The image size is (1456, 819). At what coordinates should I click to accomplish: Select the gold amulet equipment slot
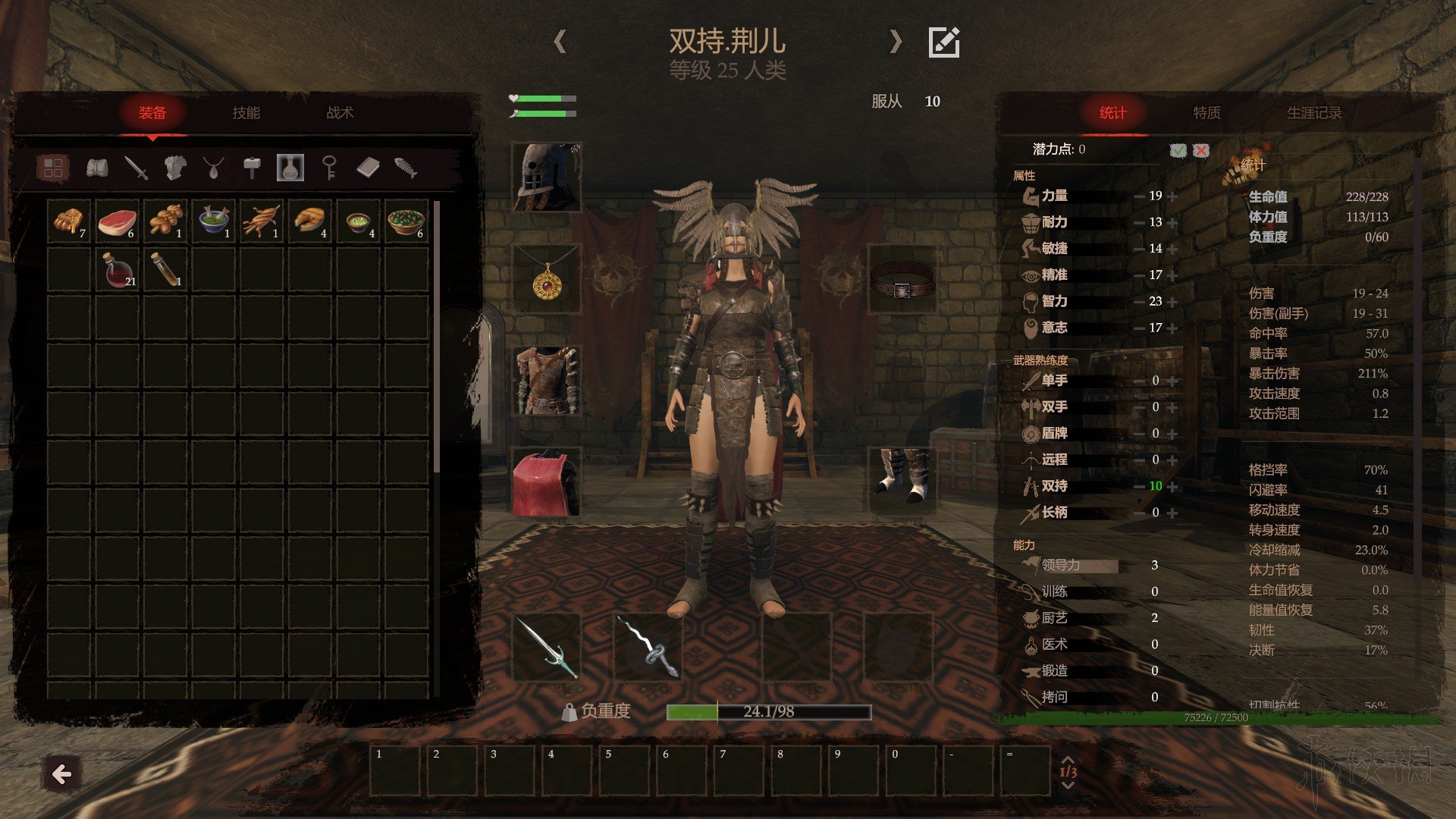click(x=546, y=279)
